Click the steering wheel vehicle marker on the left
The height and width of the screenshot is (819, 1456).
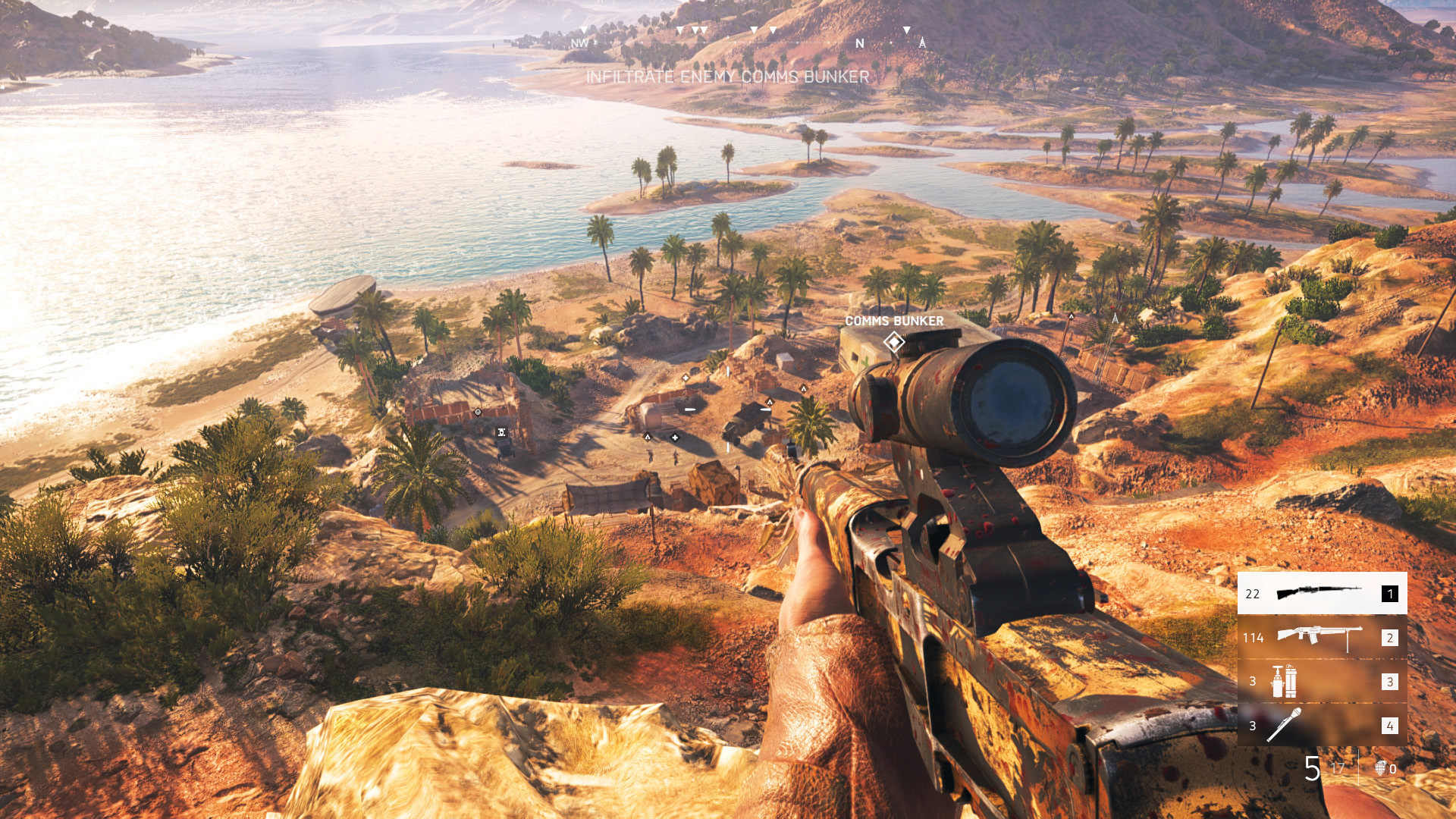point(477,413)
